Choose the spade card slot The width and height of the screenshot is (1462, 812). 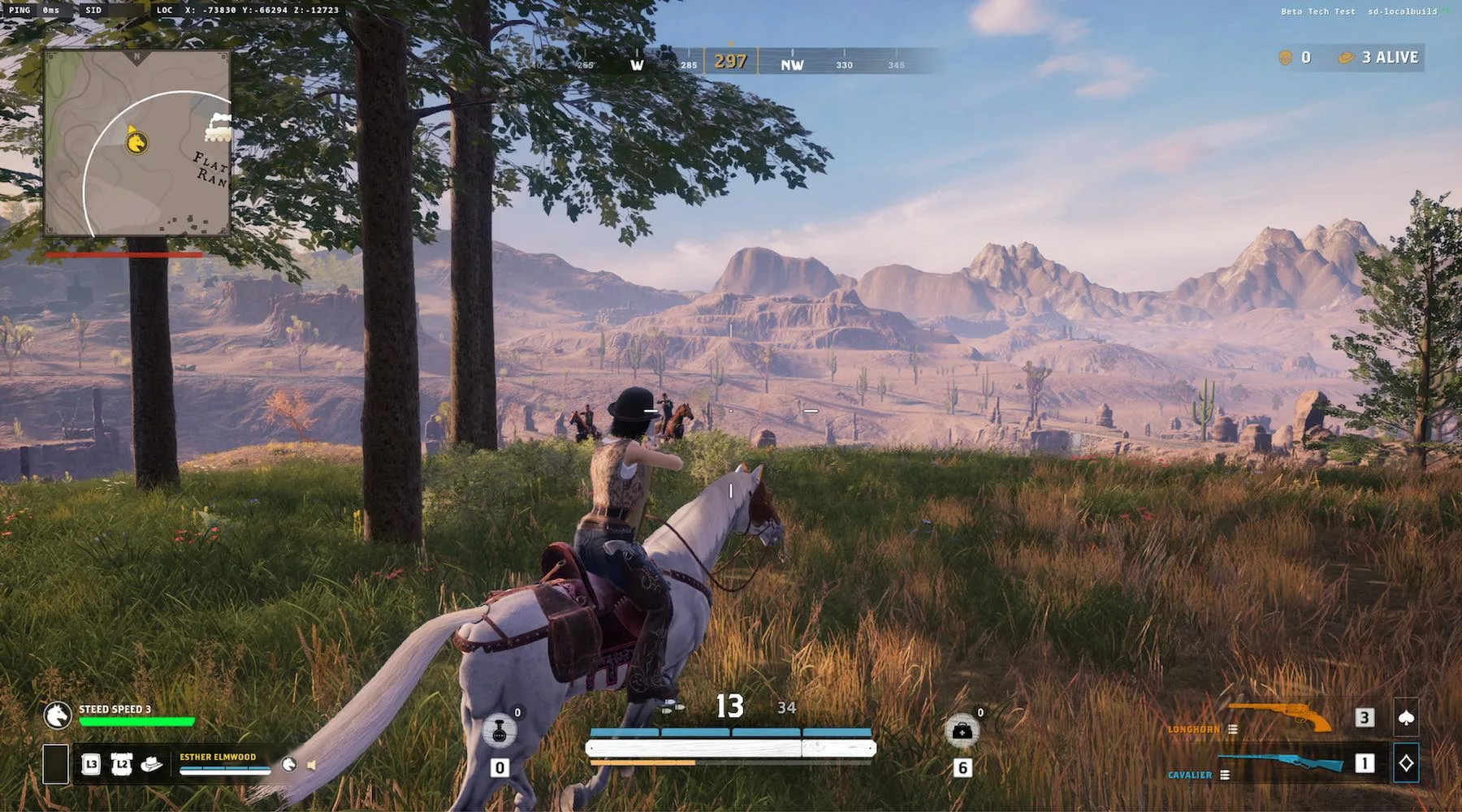coord(1406,717)
